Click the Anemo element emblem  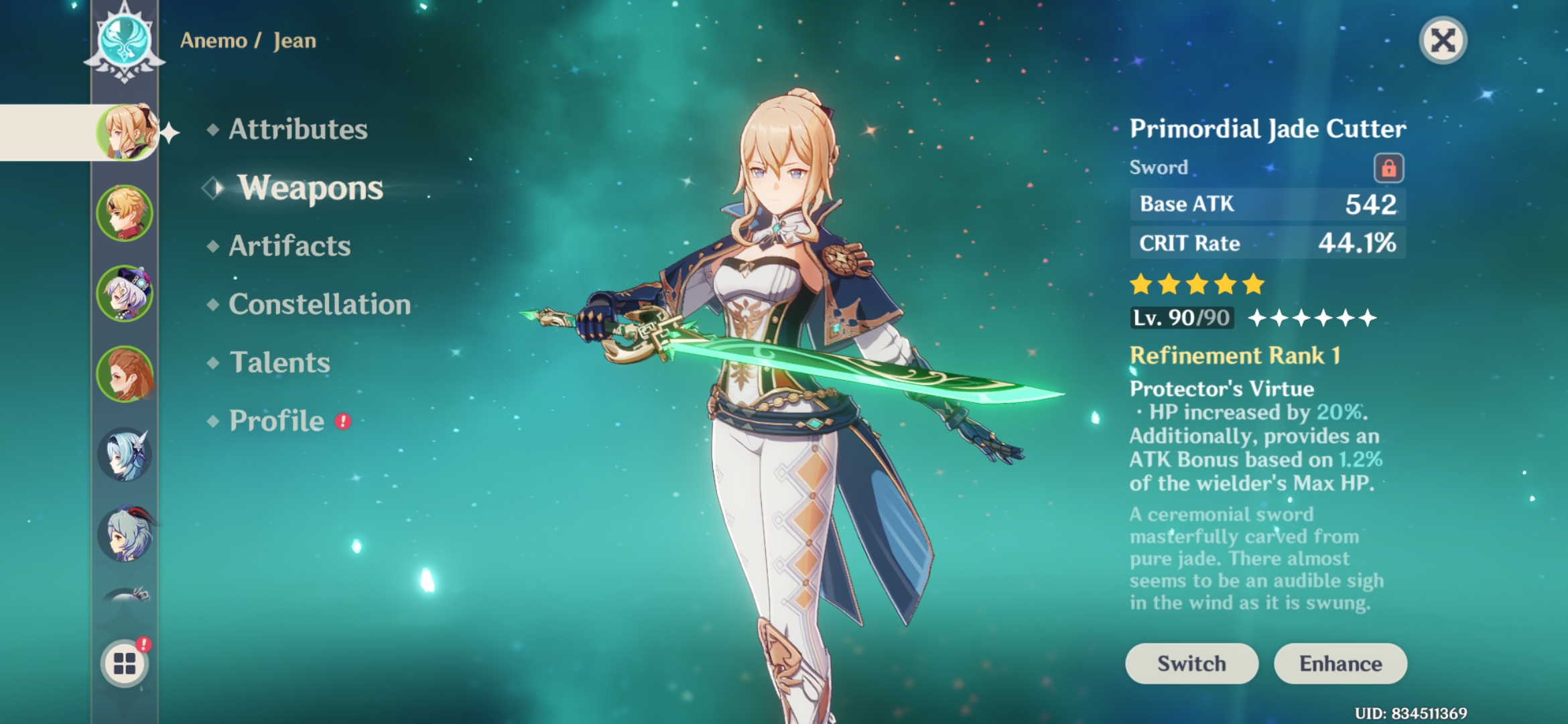point(125,40)
